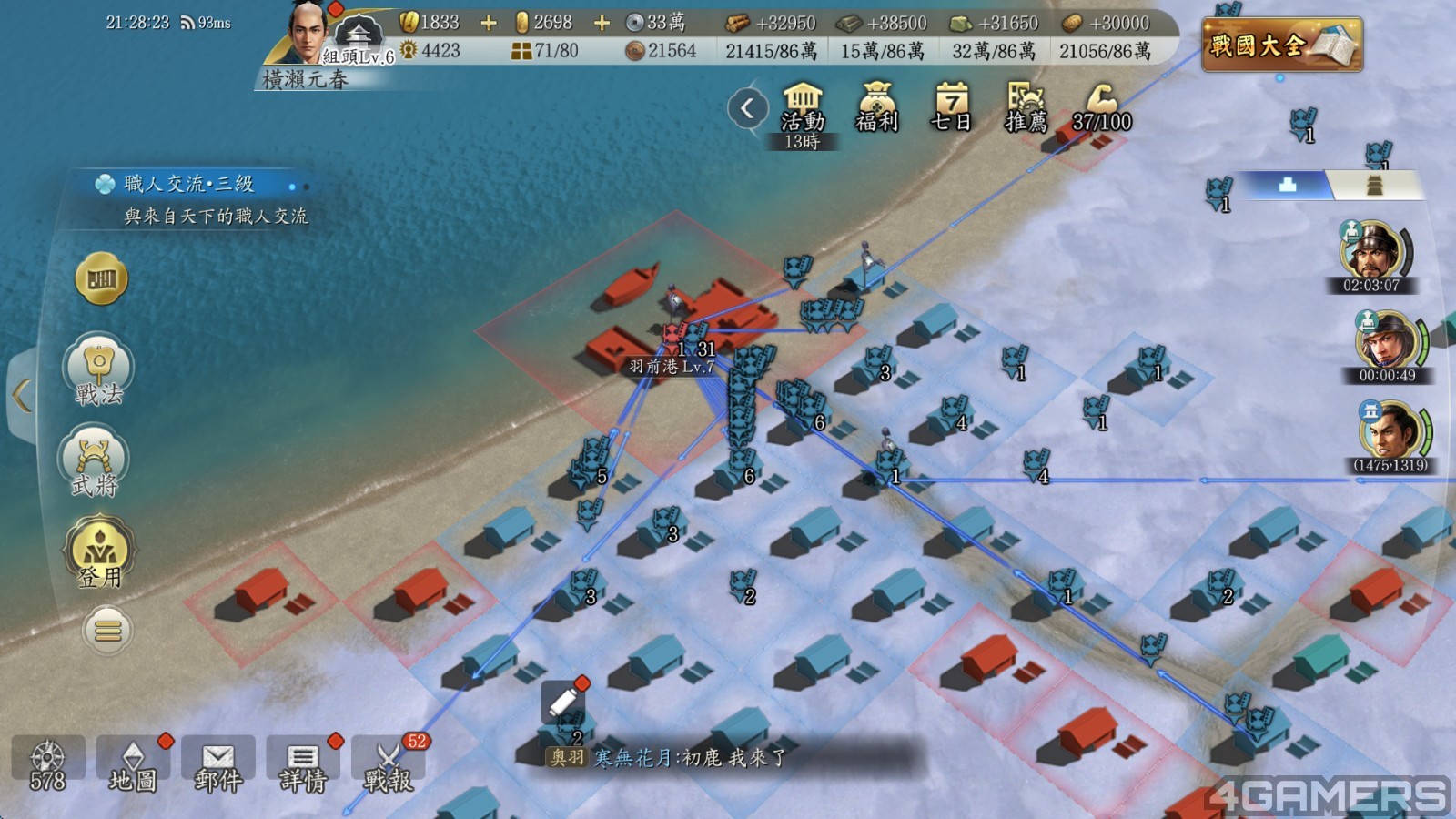Open the 推薦 recommendation icon
1456x819 pixels.
pos(1026,109)
